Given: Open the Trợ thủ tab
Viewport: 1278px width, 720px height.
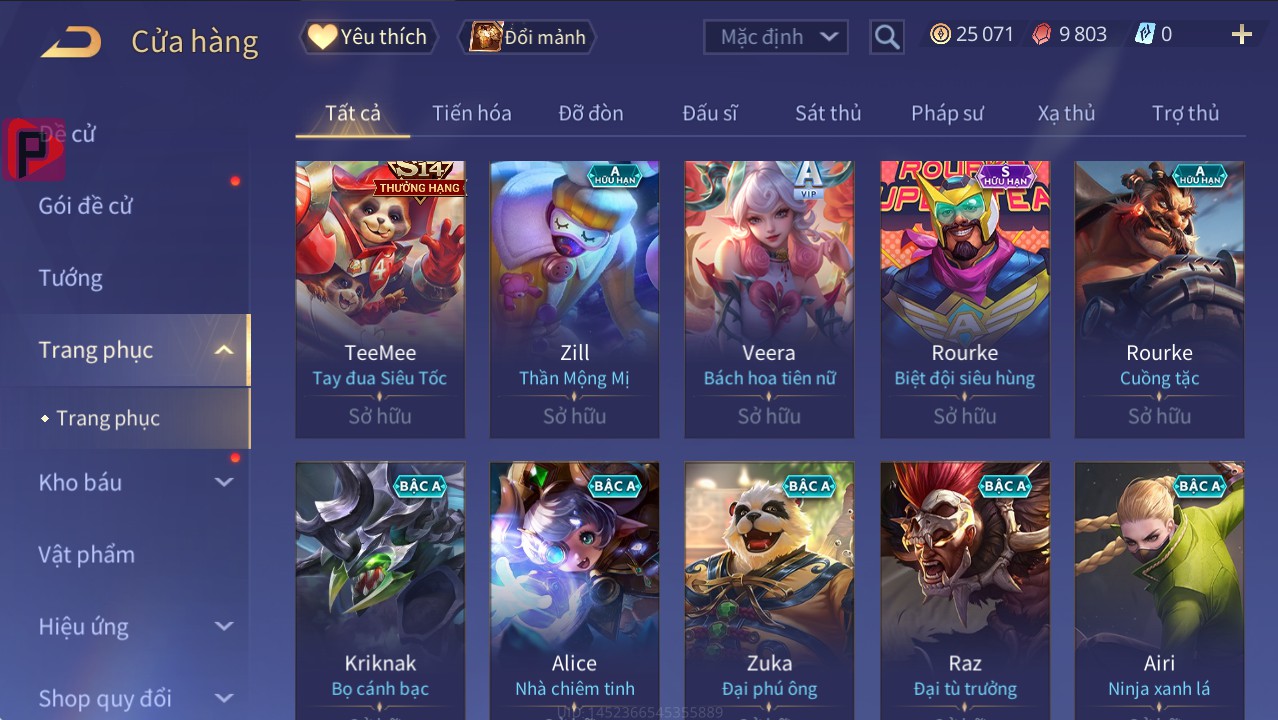Looking at the screenshot, I should coord(1185,113).
